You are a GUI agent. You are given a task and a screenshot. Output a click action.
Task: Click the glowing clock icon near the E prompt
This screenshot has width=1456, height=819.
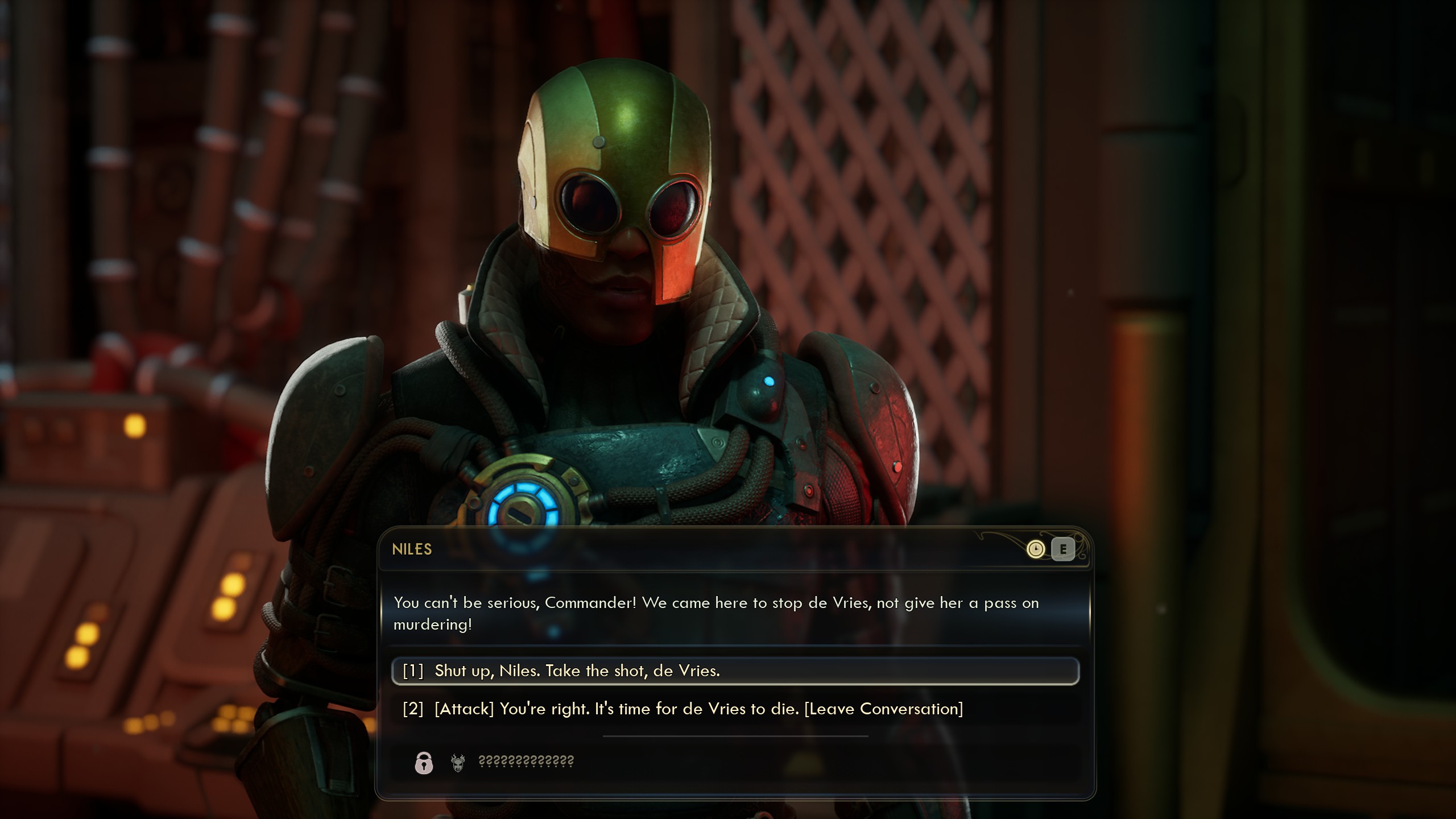tap(1036, 550)
